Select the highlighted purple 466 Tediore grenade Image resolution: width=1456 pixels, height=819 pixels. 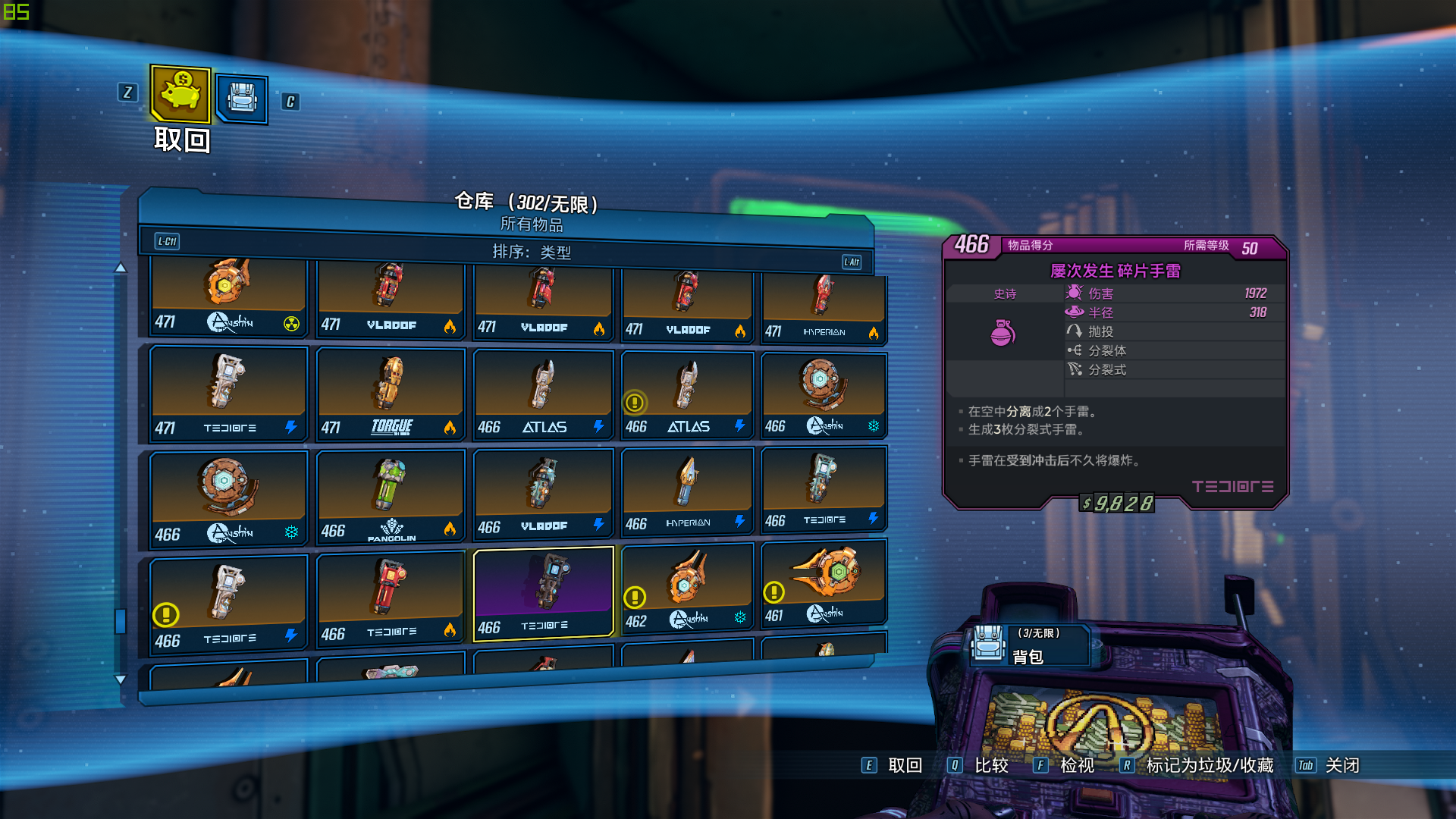(x=542, y=594)
